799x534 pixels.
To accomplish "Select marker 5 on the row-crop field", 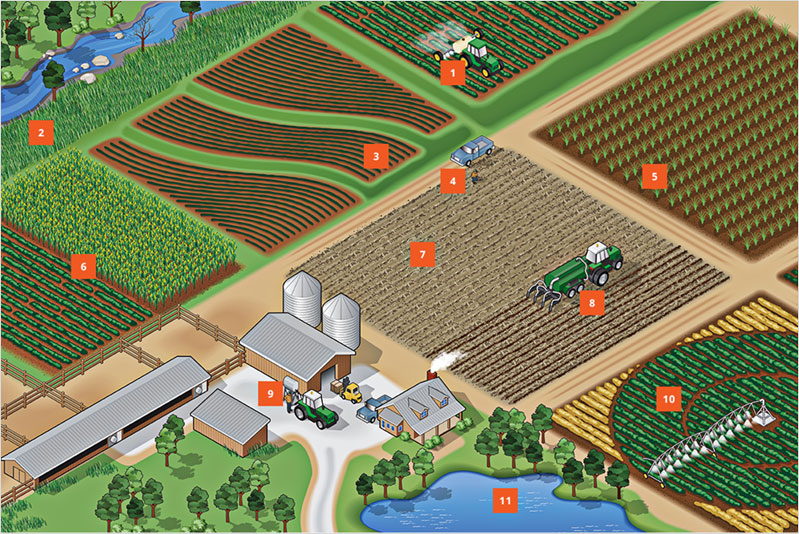I will click(654, 177).
